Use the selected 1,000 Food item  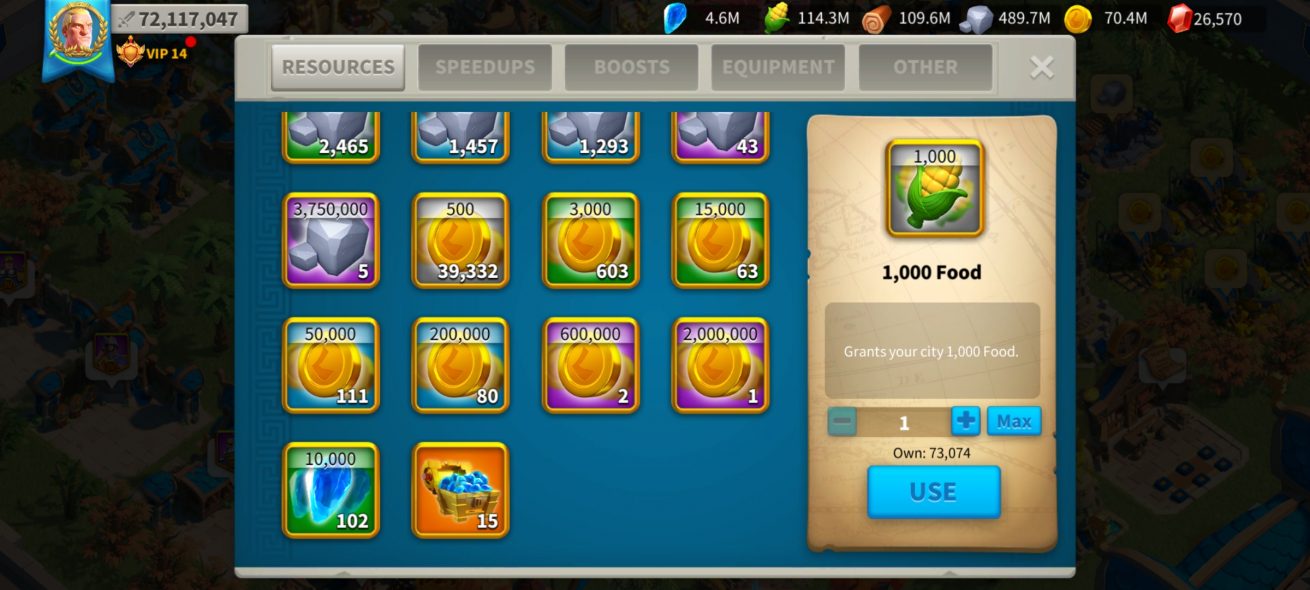coord(933,491)
